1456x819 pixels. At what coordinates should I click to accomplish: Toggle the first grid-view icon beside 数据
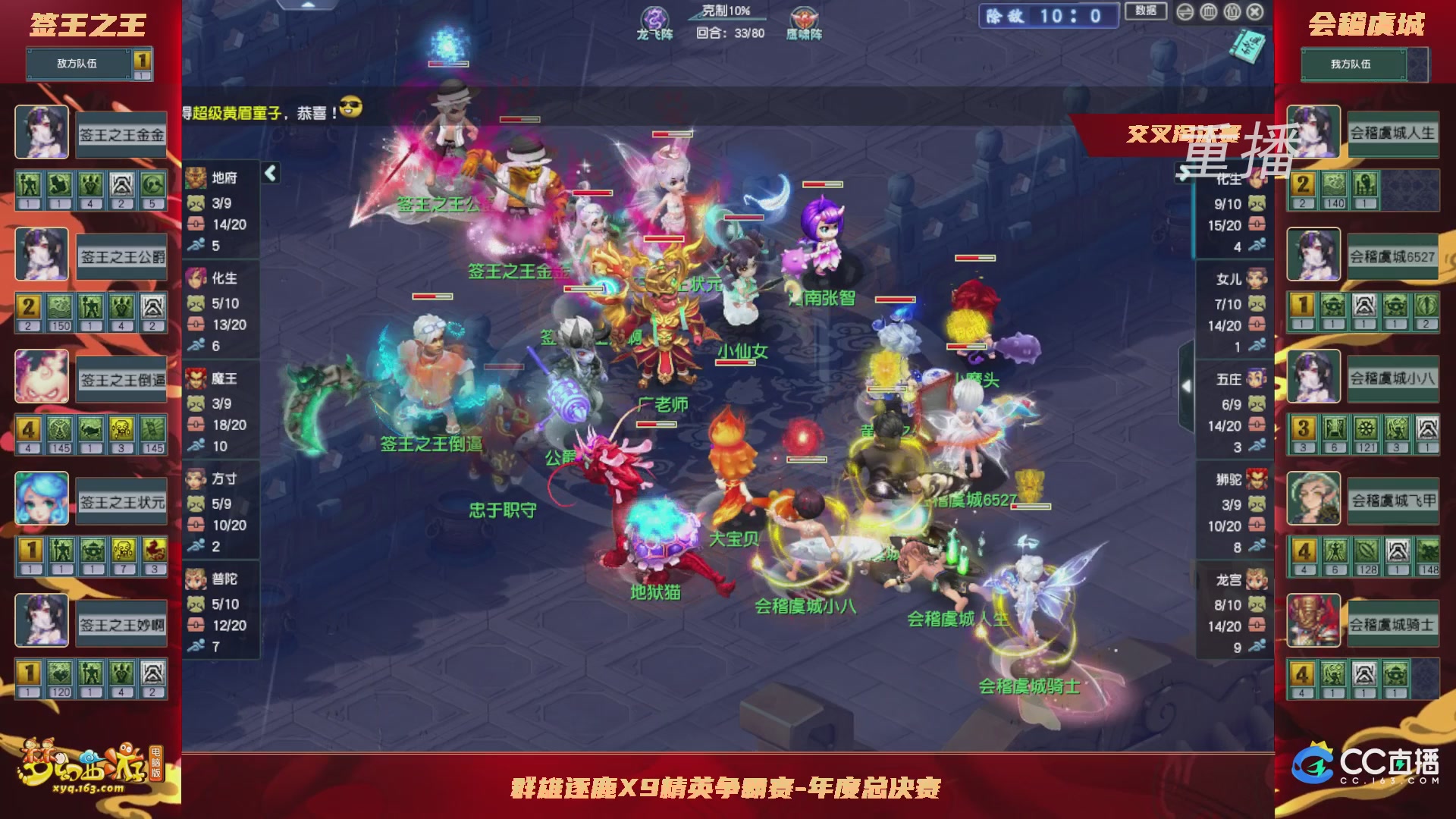tap(1209, 13)
